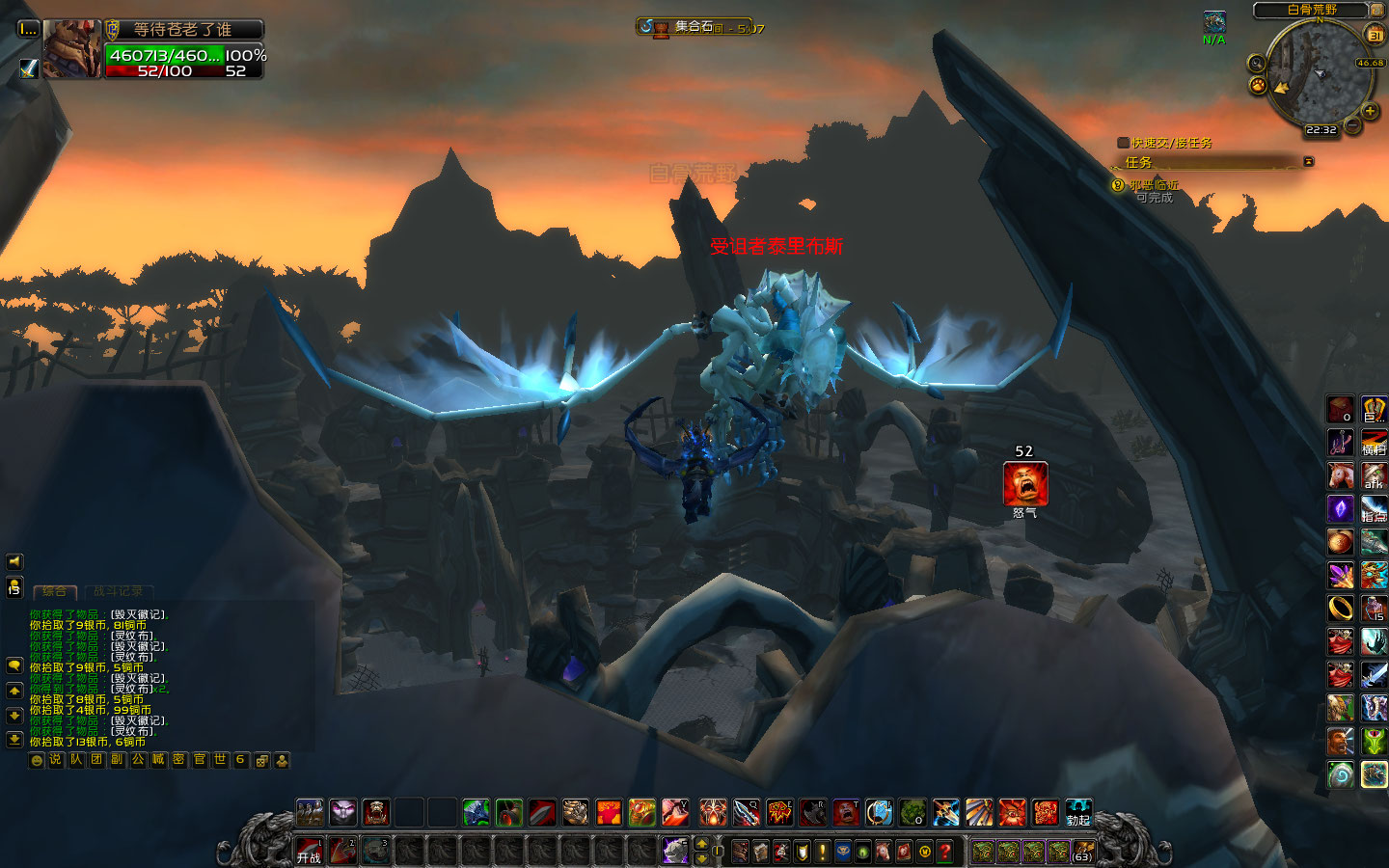Select the 综合 general chat tab
Screen dimensions: 1389x868
[x=55, y=591]
